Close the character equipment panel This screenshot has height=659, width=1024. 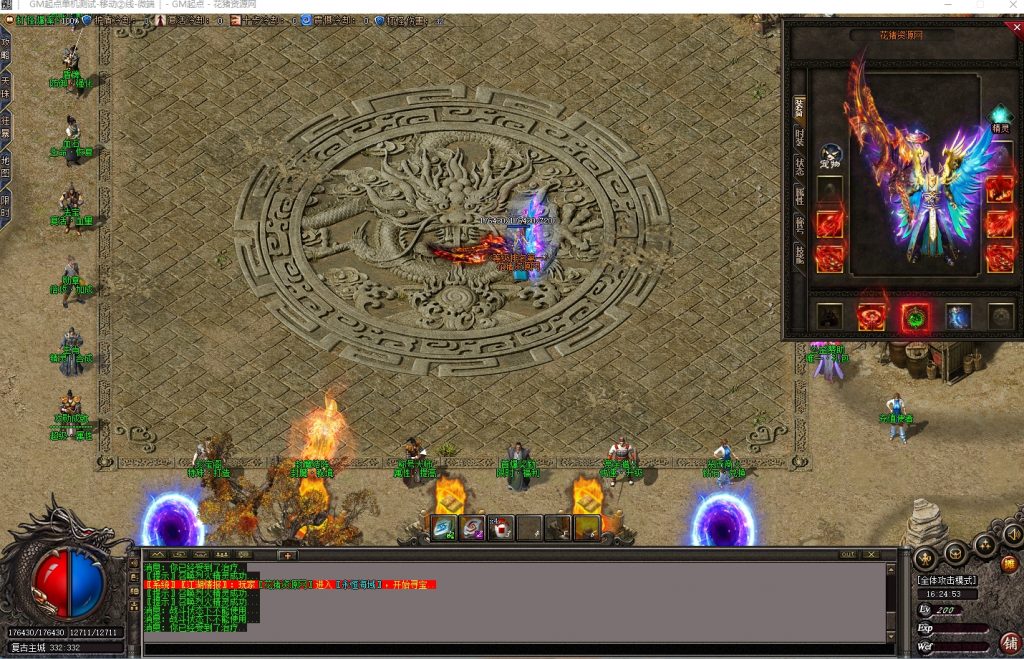coord(1017,28)
